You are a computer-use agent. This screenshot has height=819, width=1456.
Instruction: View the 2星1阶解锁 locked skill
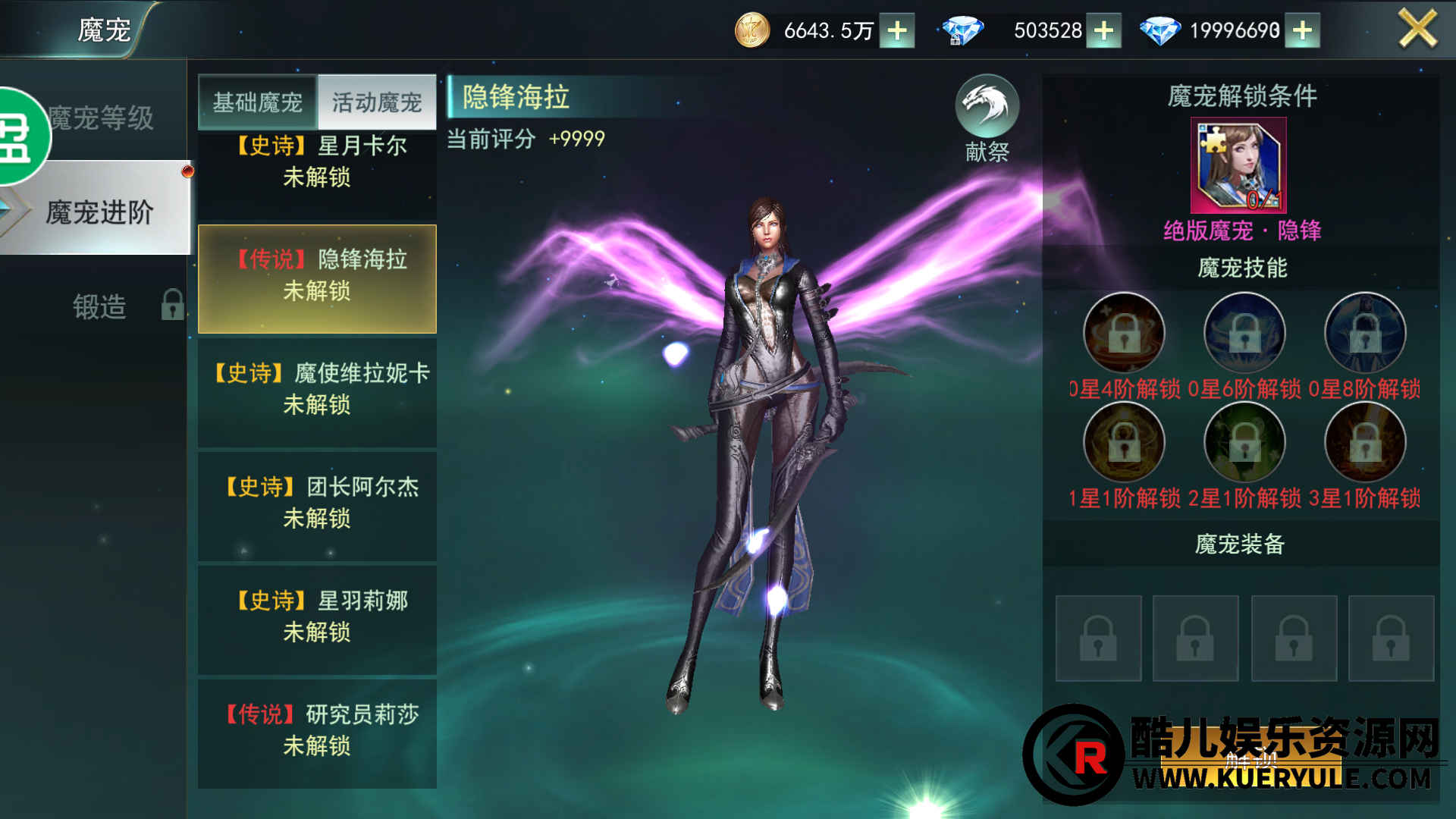point(1244,443)
